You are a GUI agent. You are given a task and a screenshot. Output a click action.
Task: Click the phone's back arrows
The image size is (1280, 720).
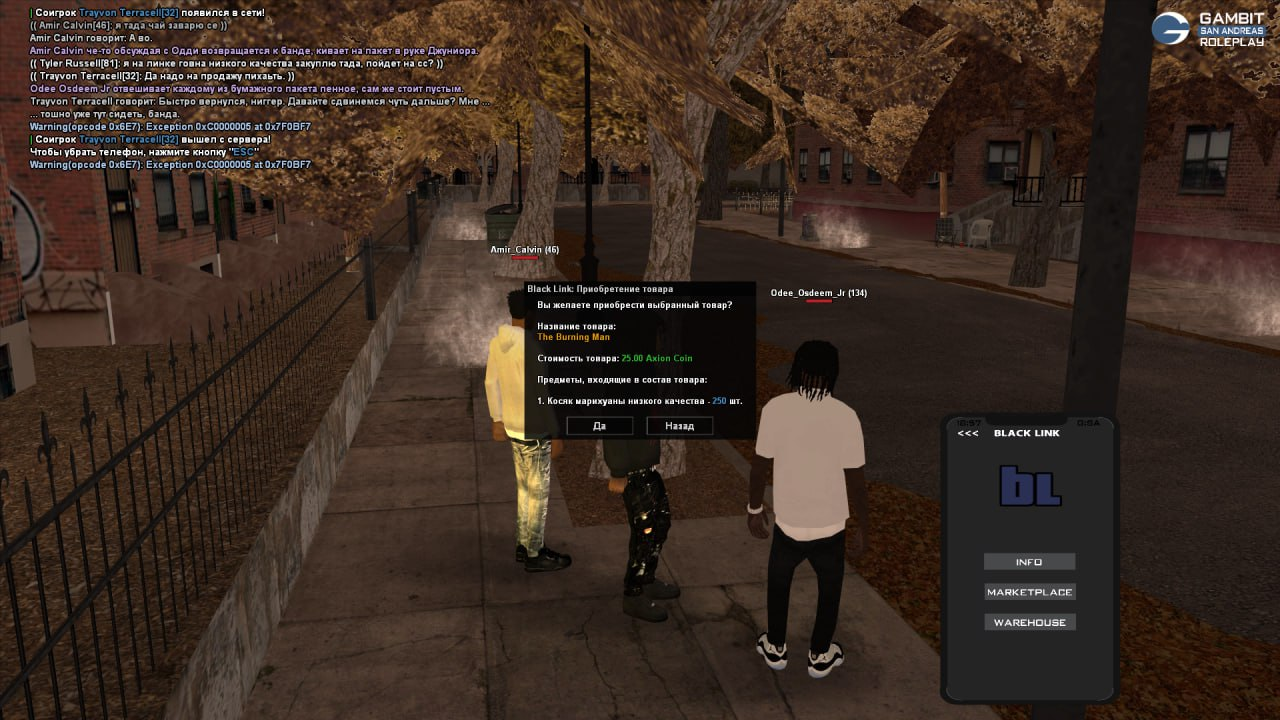(x=968, y=433)
